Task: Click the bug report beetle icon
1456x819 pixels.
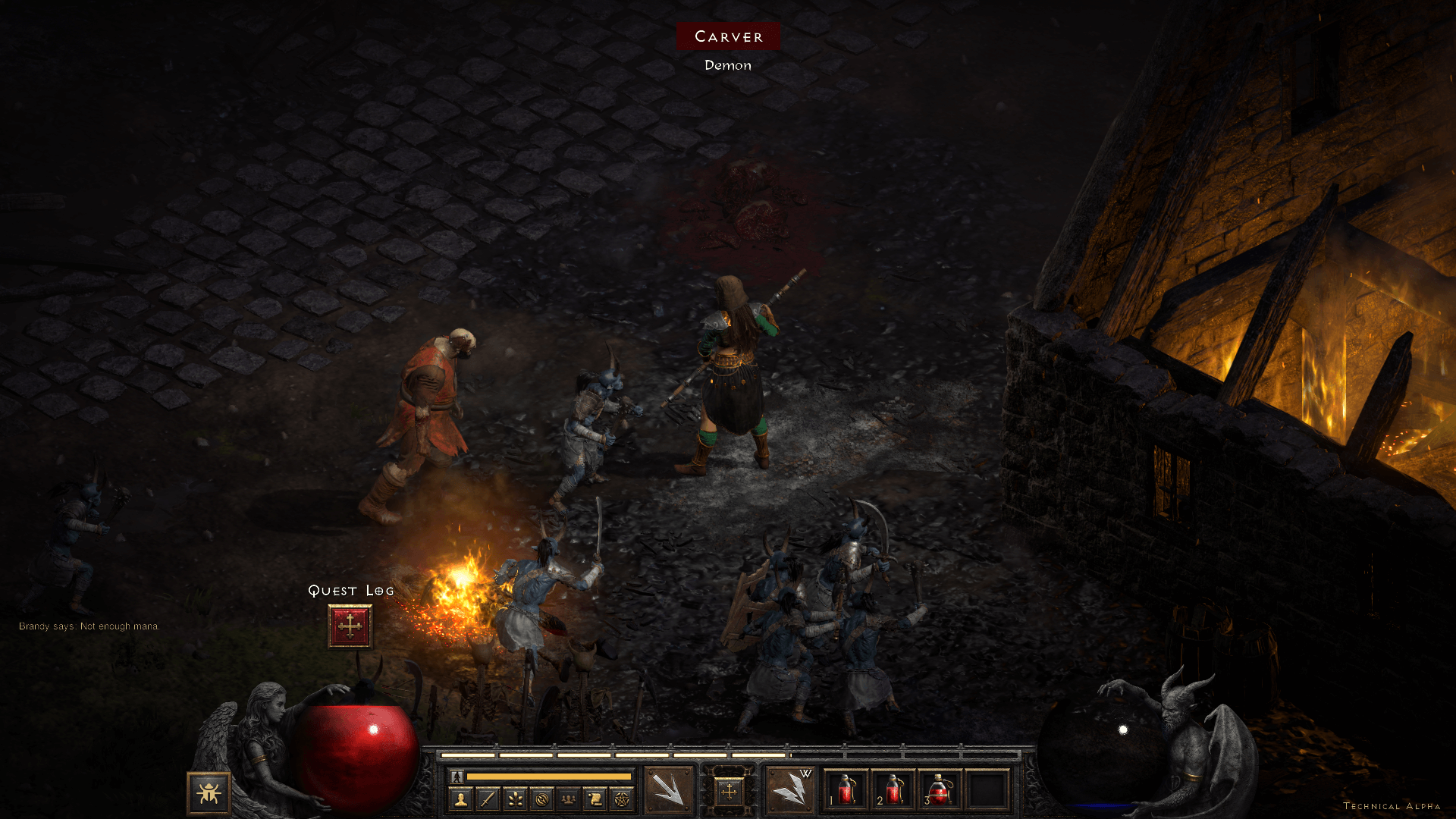Action: coord(209,793)
